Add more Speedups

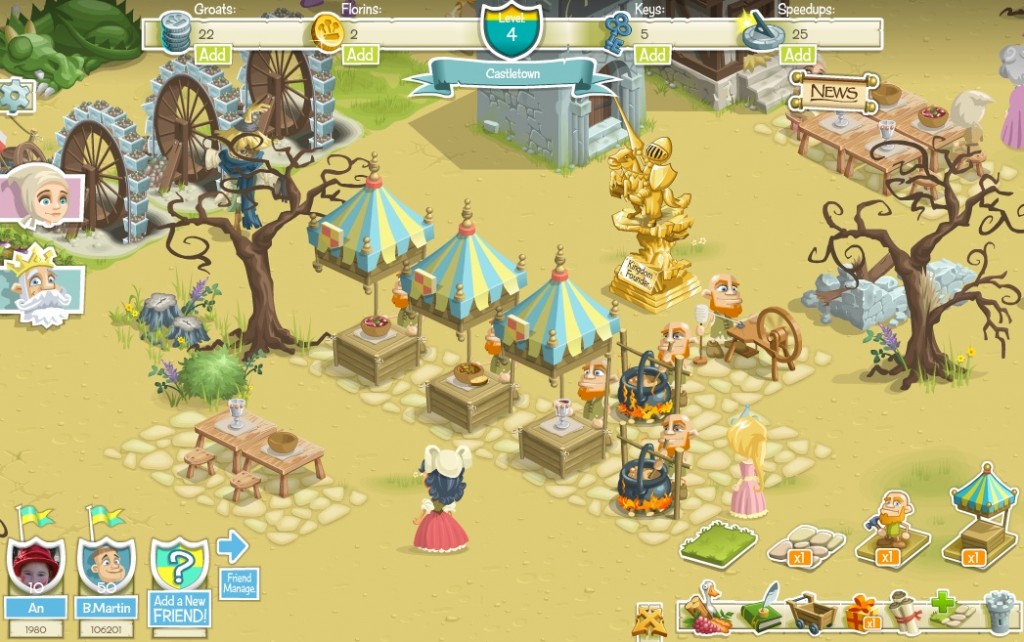coord(797,55)
